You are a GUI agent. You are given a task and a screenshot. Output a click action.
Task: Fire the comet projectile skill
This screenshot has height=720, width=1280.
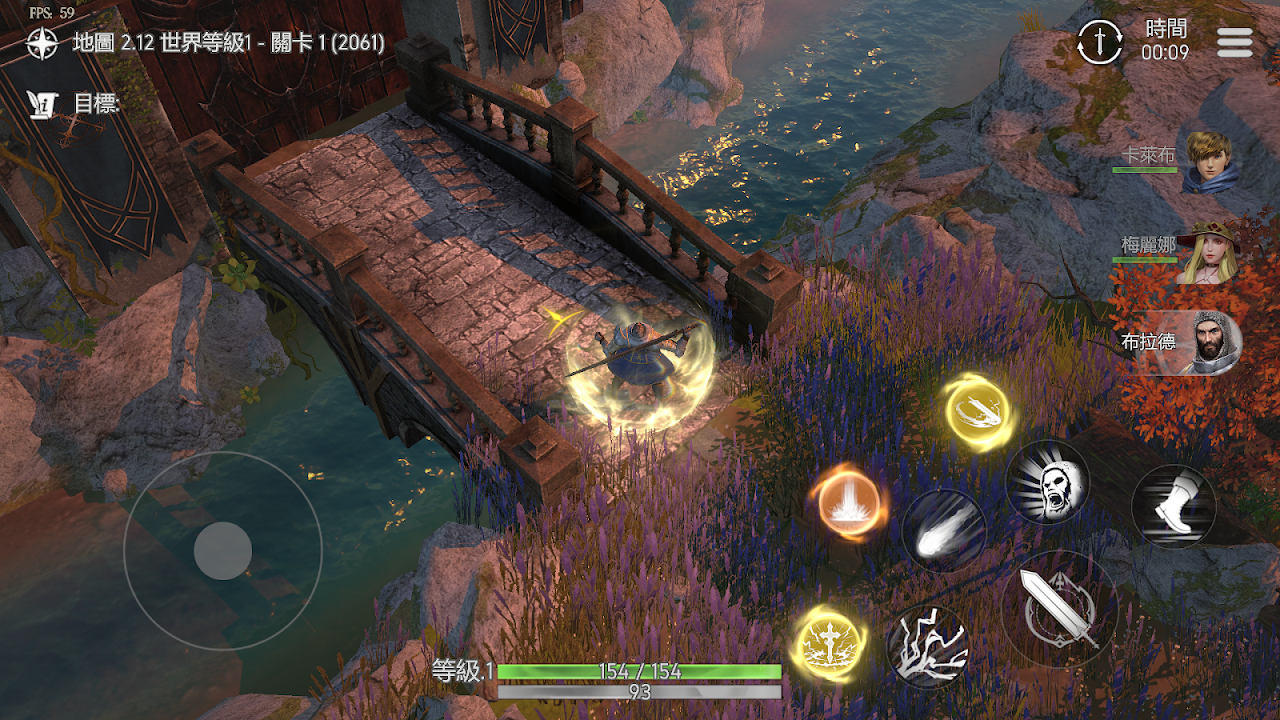point(943,530)
